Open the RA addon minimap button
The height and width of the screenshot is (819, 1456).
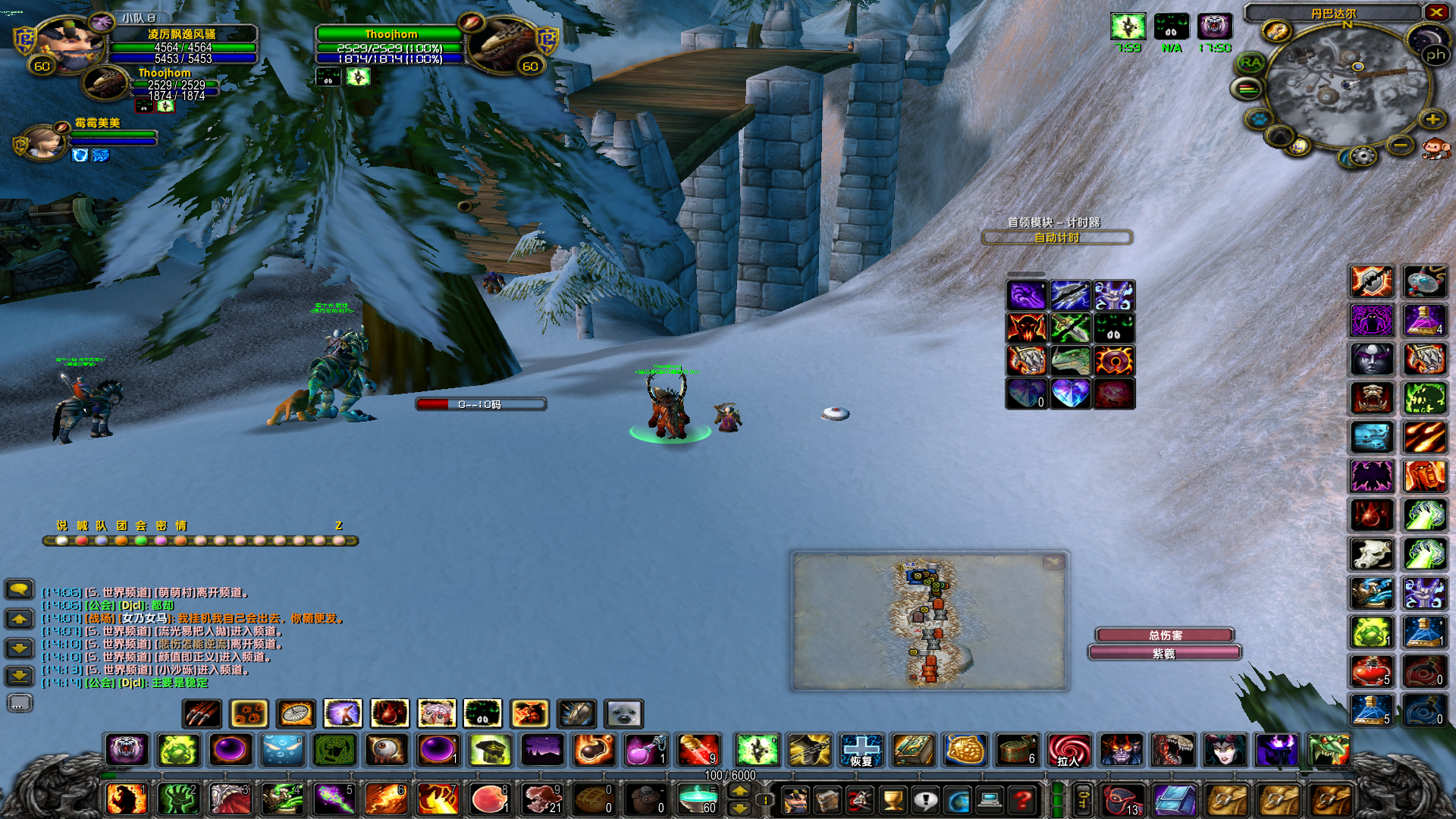1250,63
